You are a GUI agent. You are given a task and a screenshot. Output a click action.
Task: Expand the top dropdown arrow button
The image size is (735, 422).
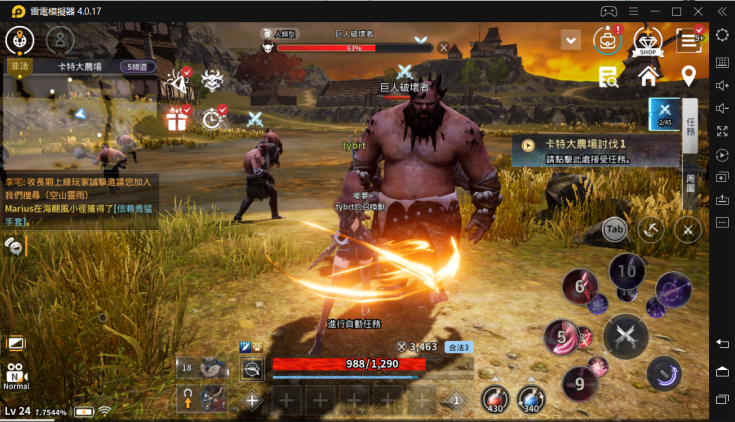click(x=571, y=40)
